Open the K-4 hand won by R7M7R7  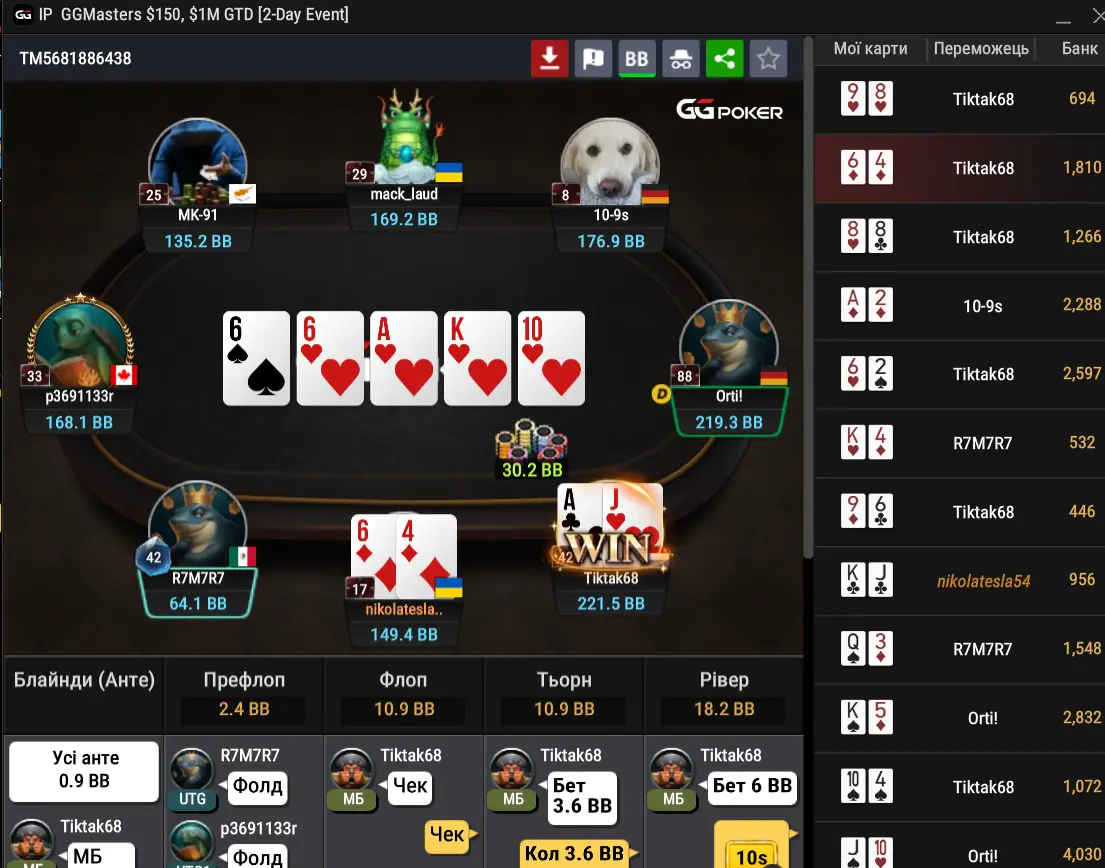[960, 443]
